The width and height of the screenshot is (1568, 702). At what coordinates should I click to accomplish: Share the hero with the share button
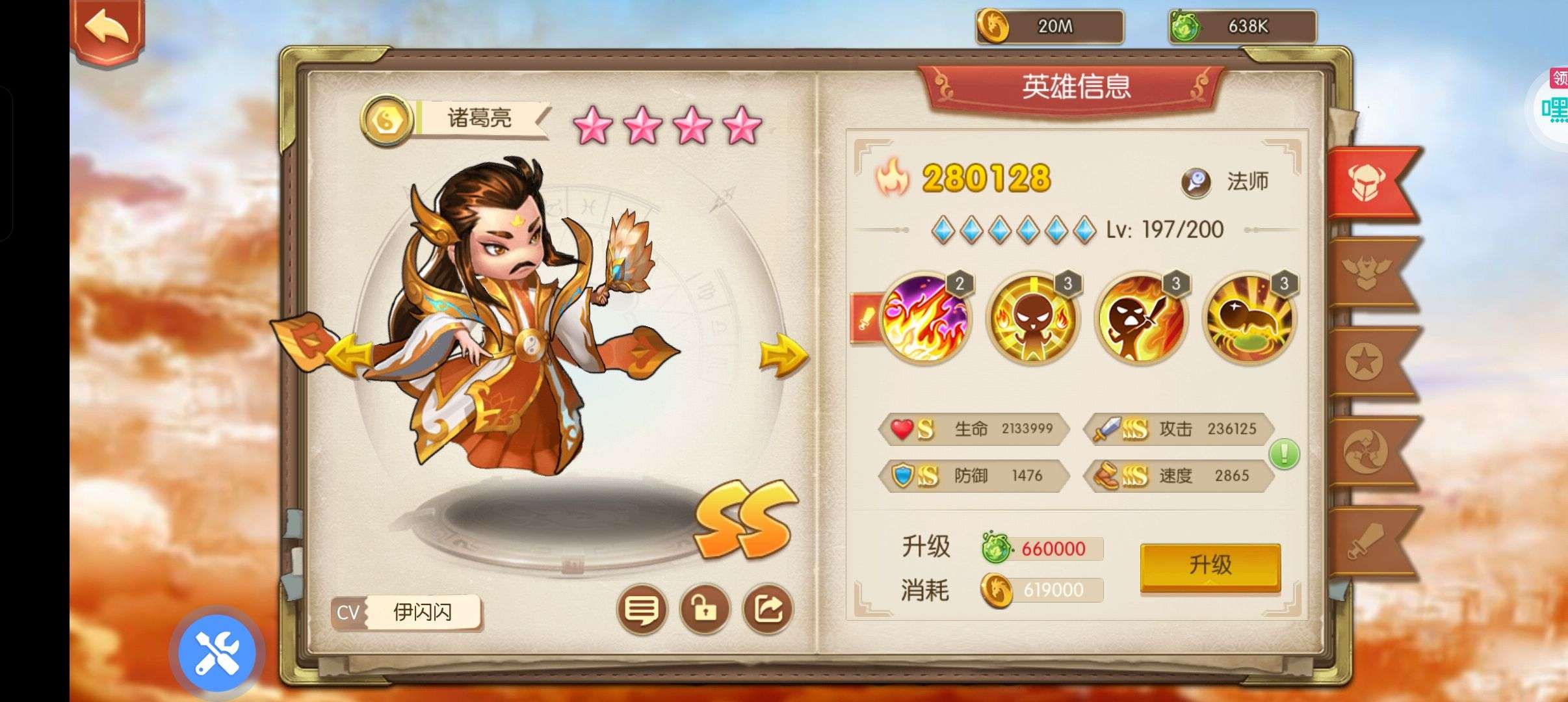click(x=768, y=610)
